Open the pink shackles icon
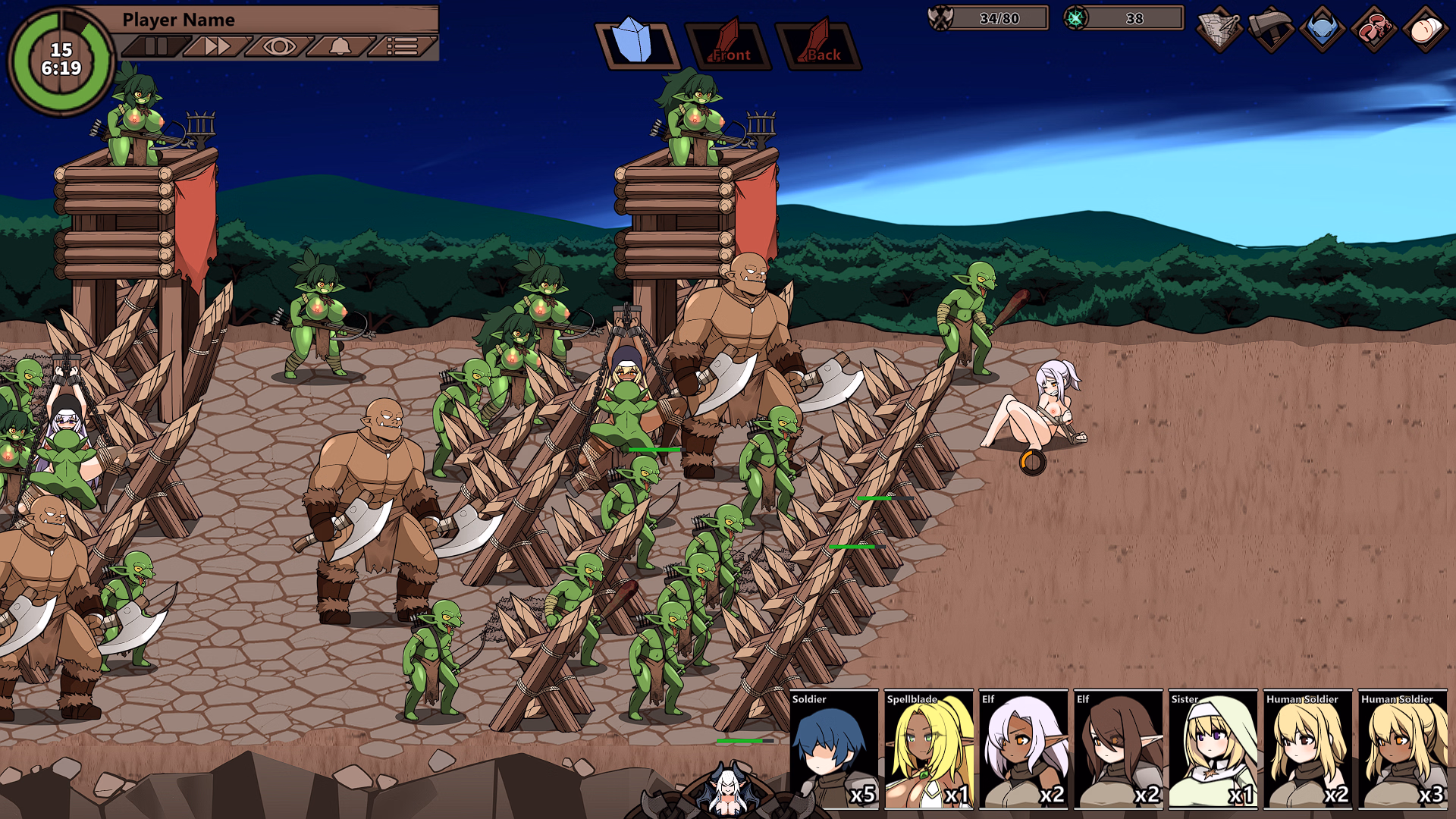1456x819 pixels. pos(1373,30)
